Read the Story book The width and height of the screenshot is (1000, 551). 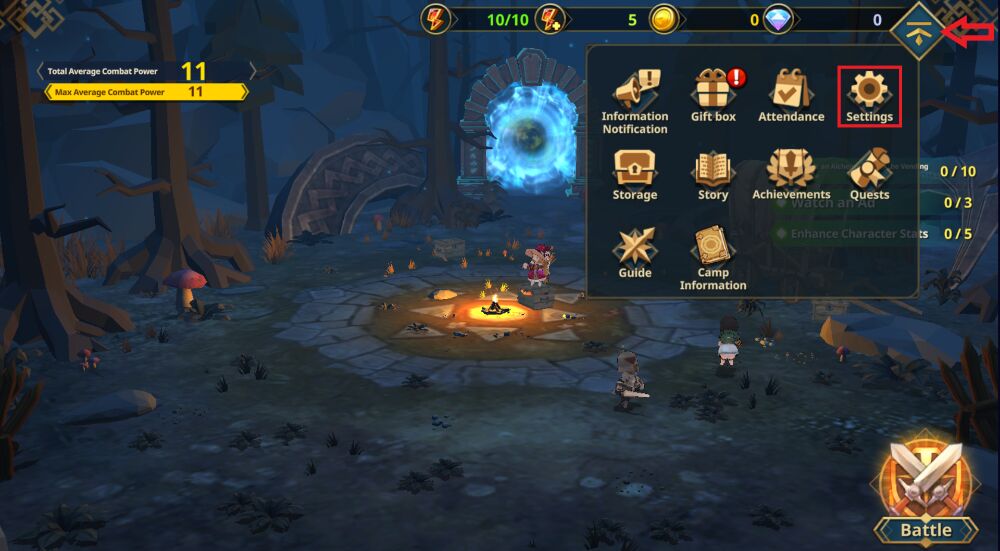tap(713, 174)
